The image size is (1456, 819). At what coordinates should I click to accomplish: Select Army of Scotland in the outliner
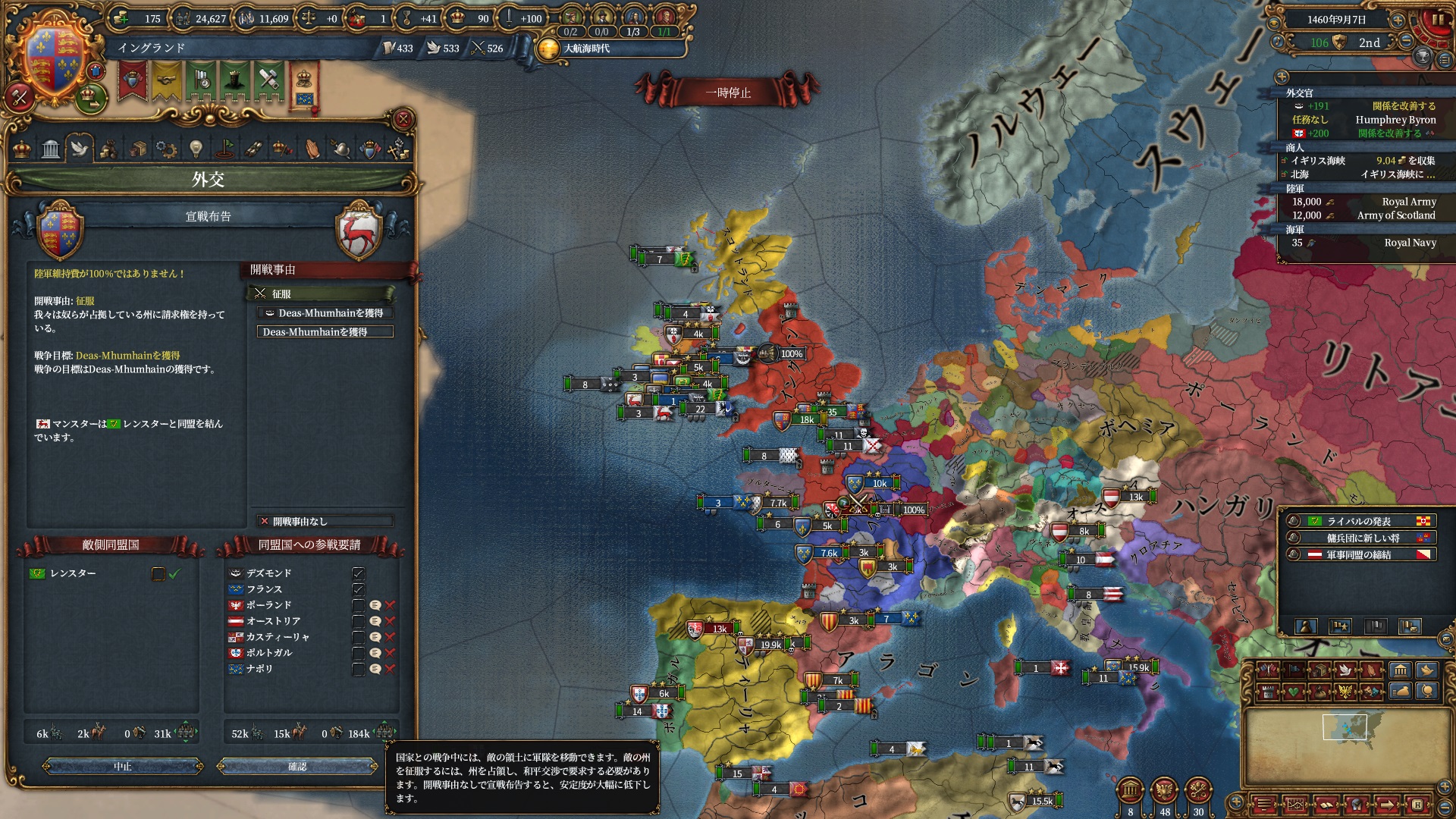coord(1395,215)
